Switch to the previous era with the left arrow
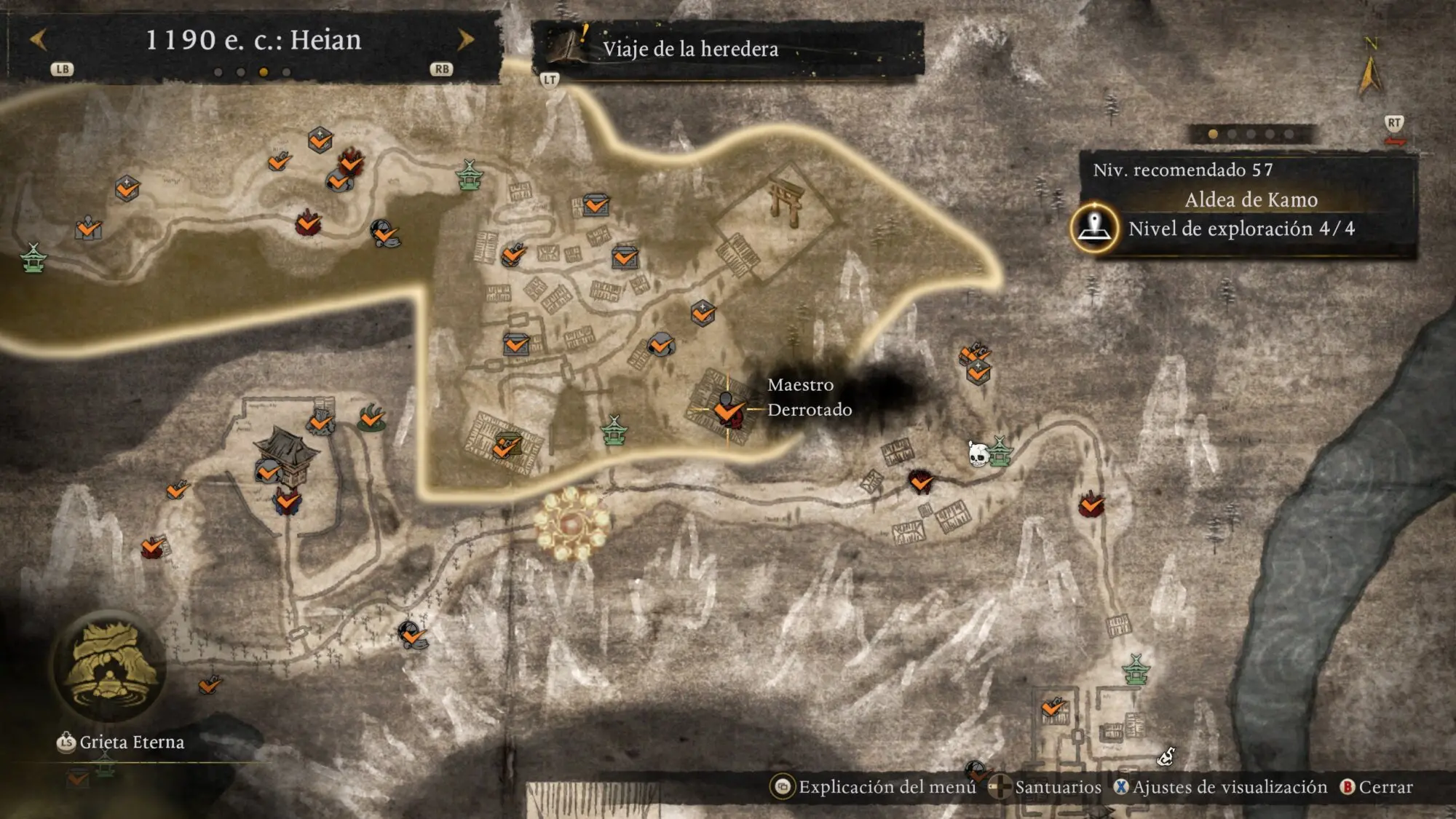Screen dimensions: 1456x819 [39, 39]
